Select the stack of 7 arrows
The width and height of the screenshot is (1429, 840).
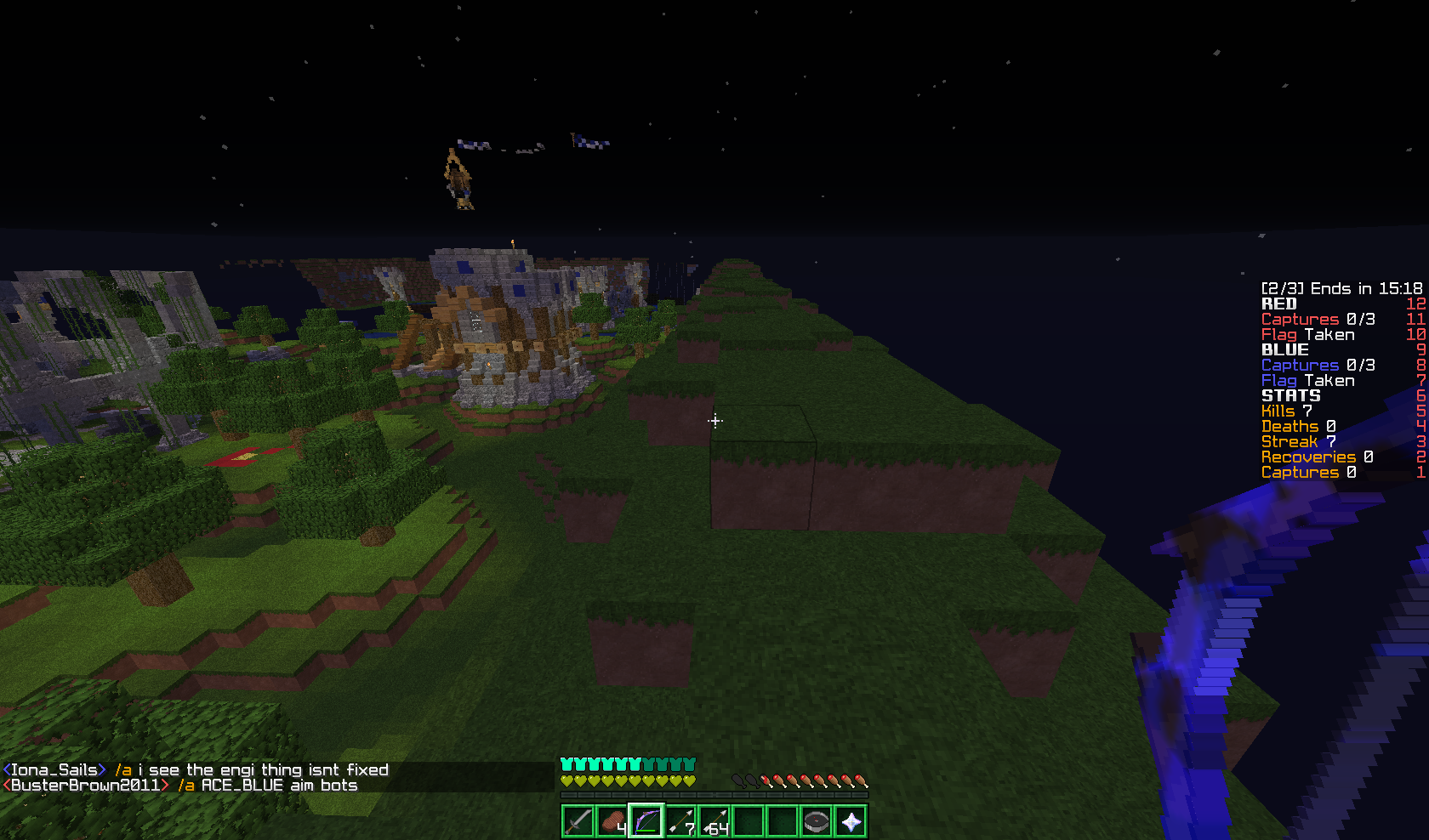point(680,822)
